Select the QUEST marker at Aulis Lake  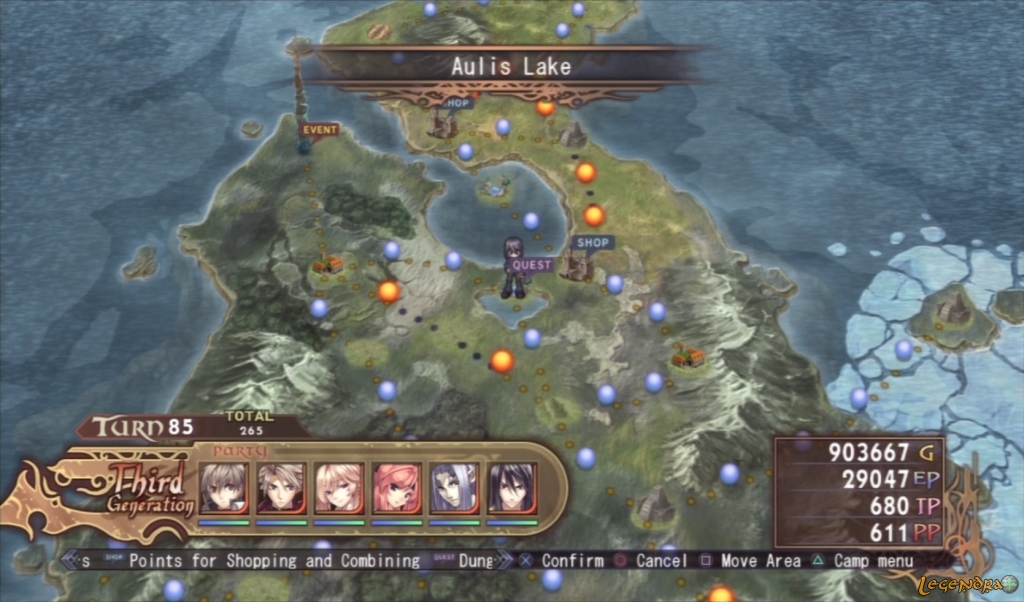coord(531,265)
